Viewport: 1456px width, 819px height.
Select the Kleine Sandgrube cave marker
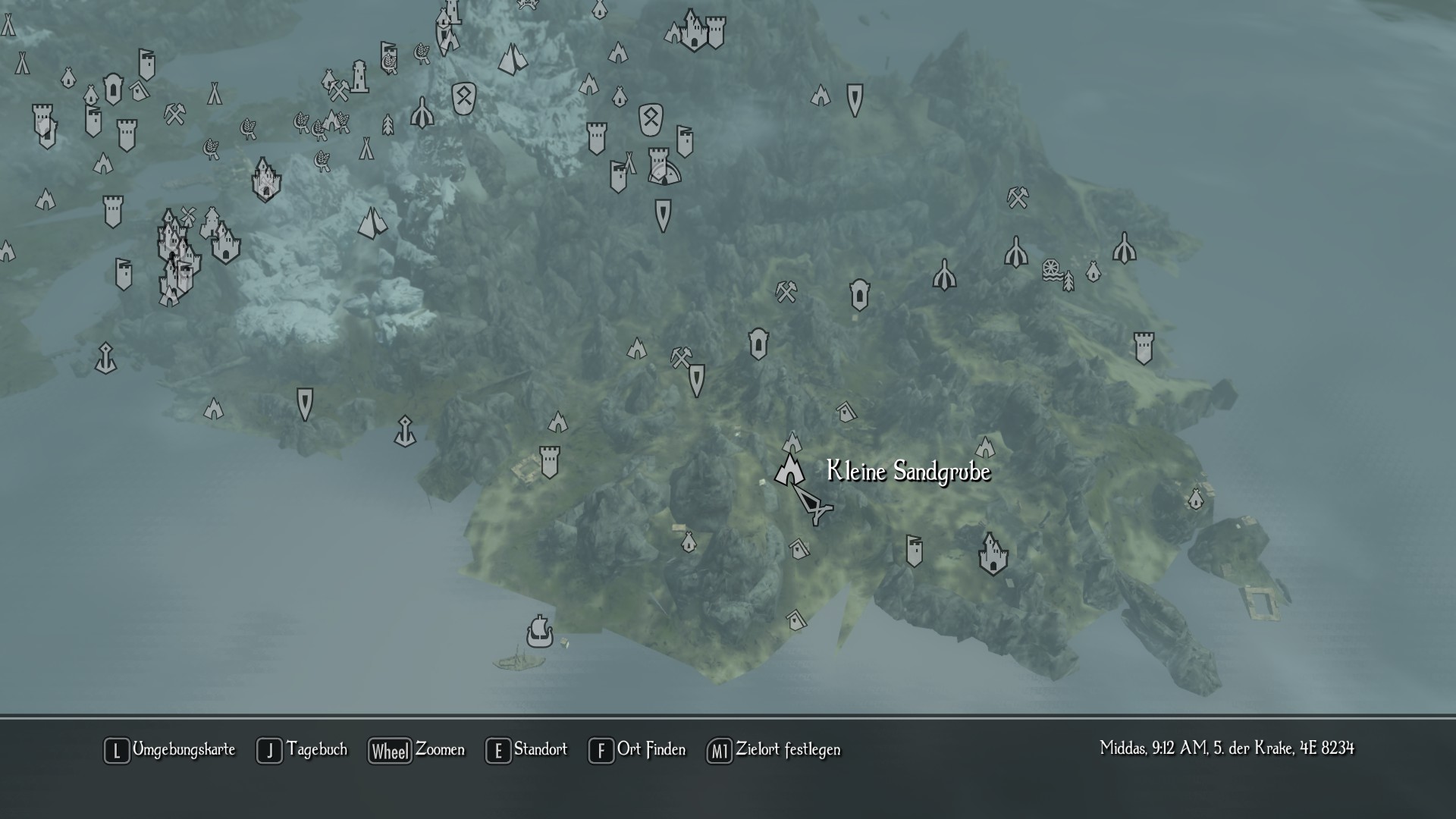pos(789,469)
